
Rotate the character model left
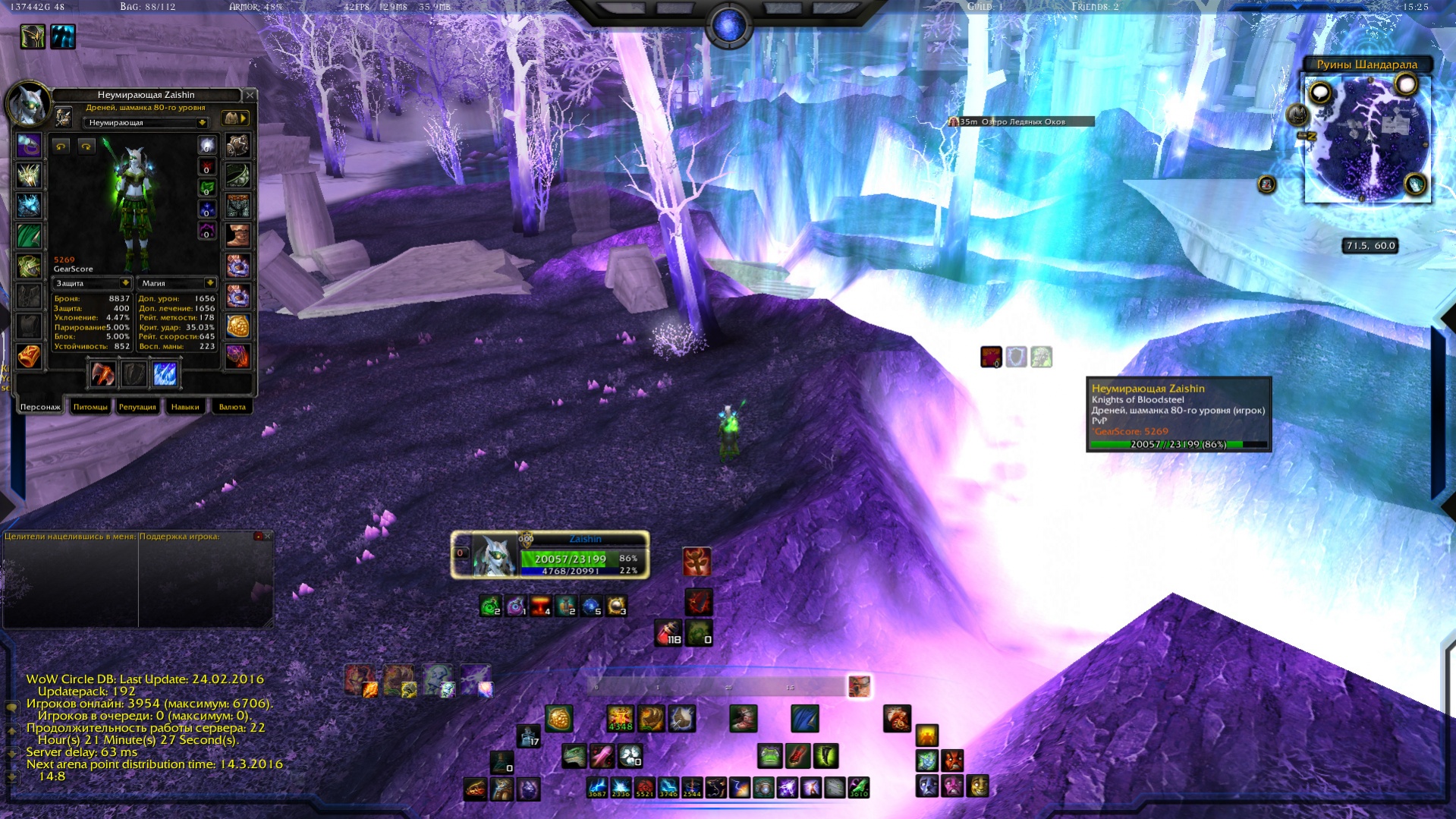[x=61, y=146]
